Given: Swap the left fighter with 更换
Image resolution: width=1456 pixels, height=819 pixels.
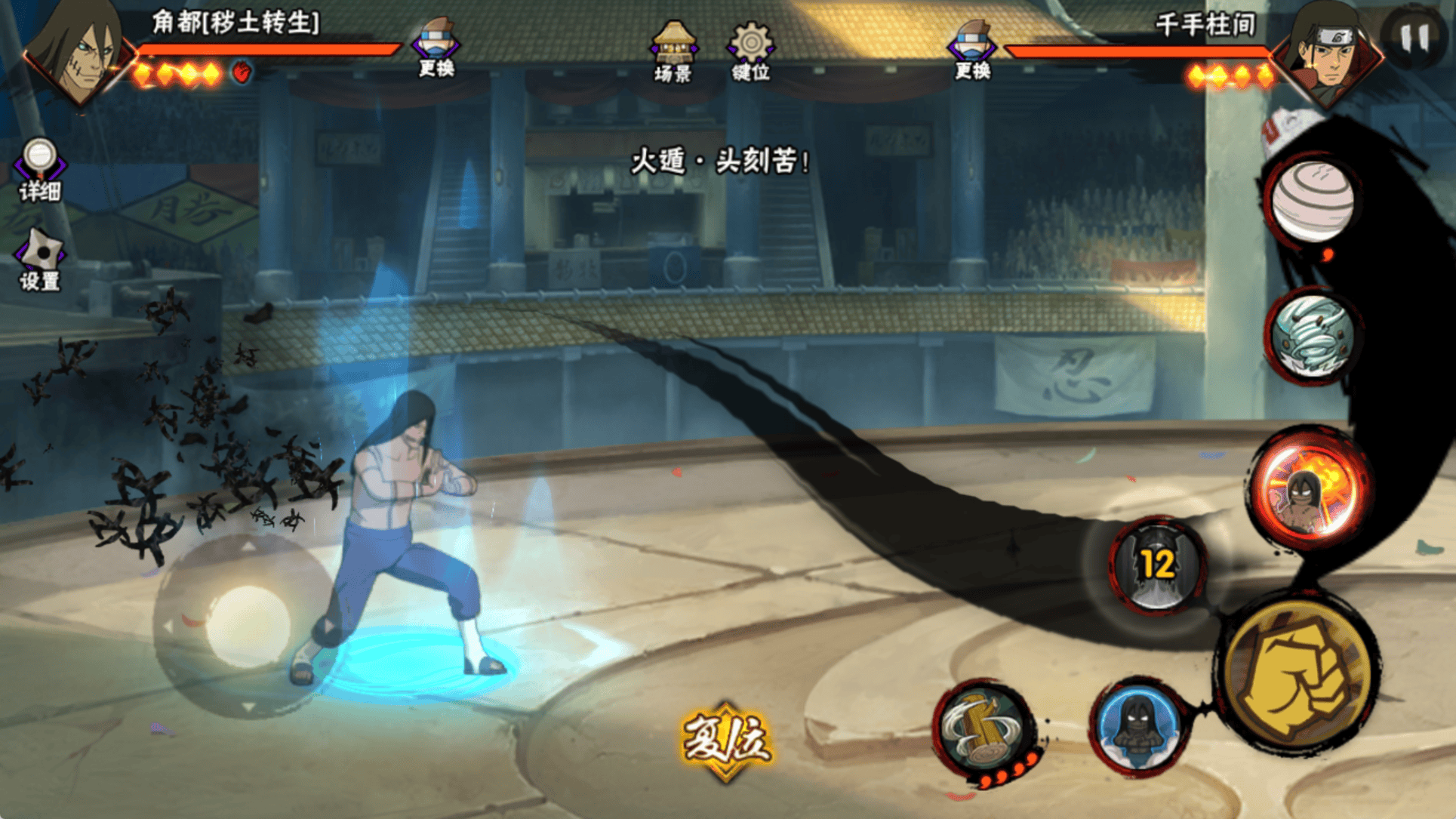Looking at the screenshot, I should tap(437, 48).
